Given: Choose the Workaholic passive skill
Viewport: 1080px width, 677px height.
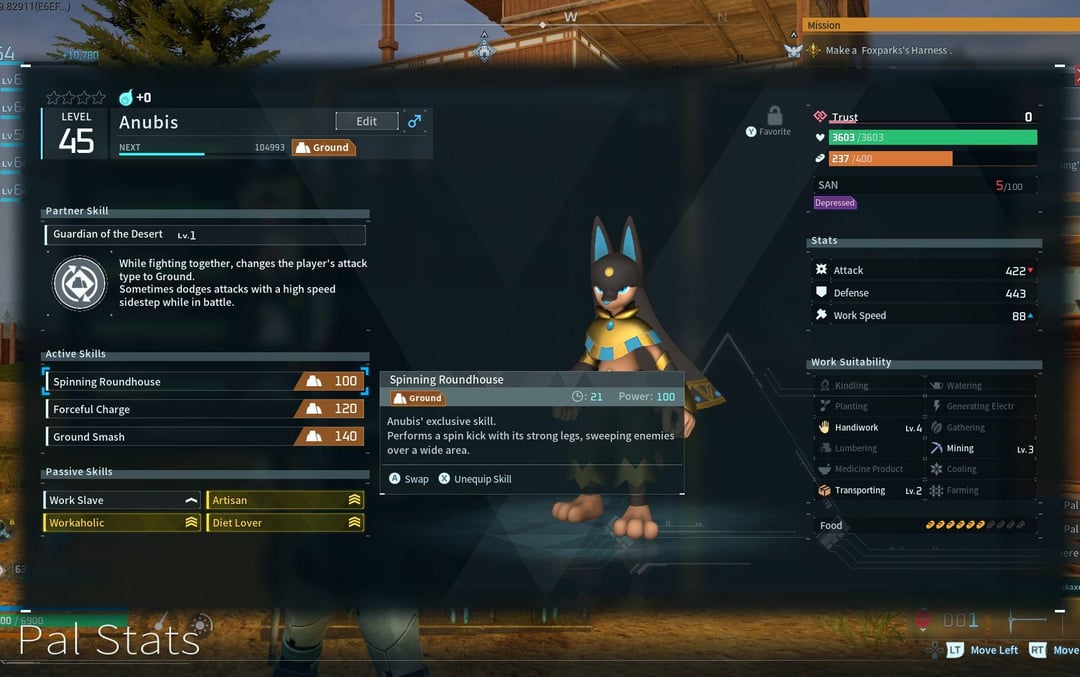Looking at the screenshot, I should pos(123,523).
